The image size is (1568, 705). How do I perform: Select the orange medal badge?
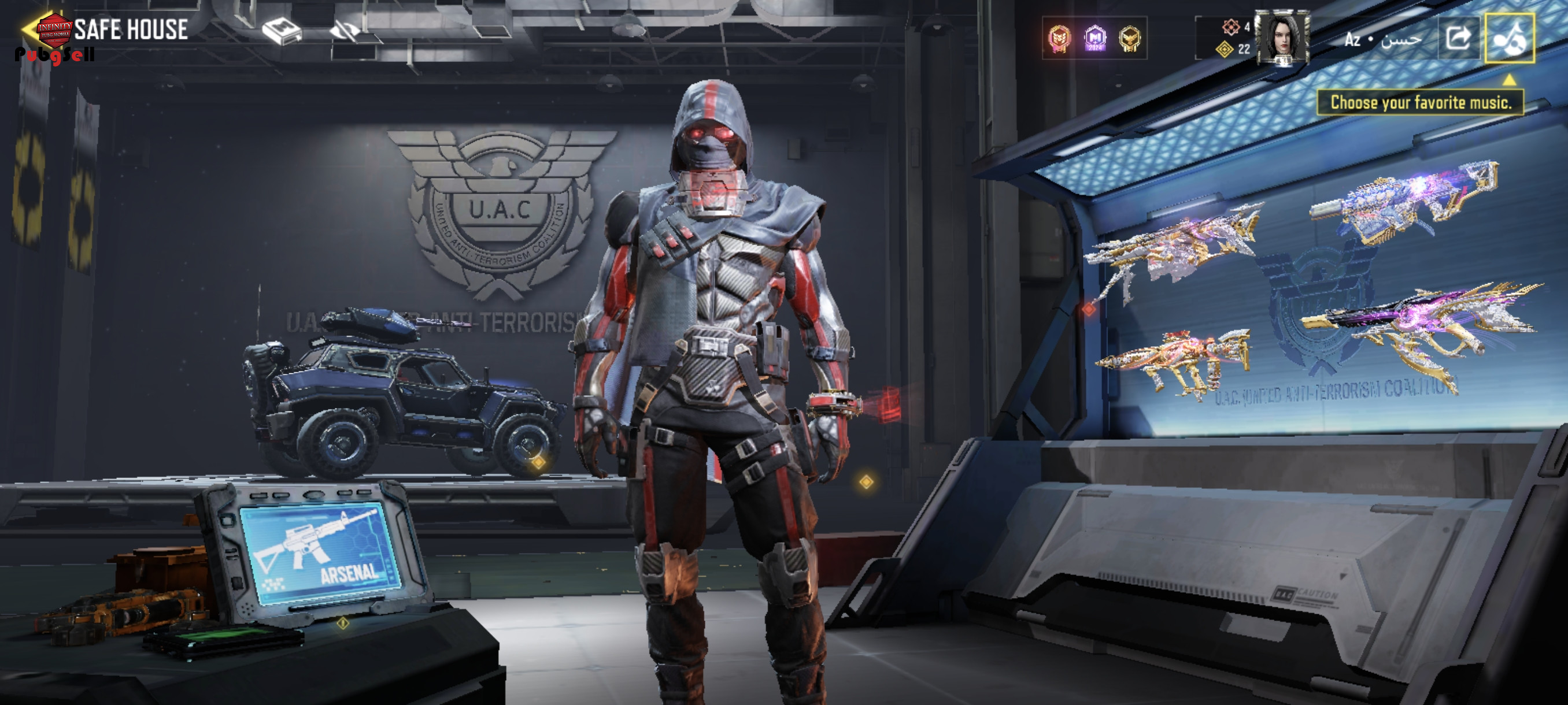click(x=1059, y=38)
